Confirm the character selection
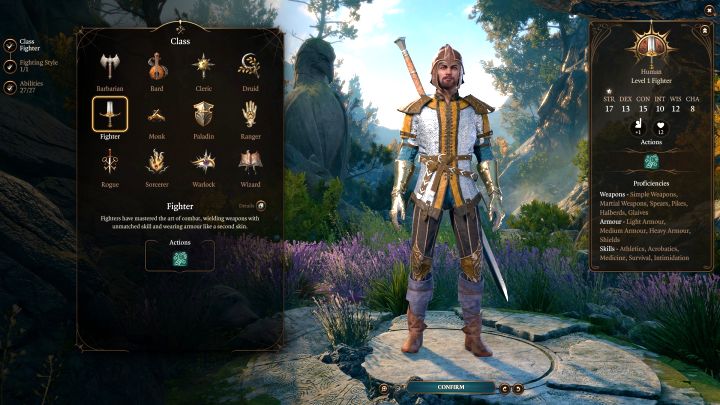Image resolution: width=720 pixels, height=405 pixels. [451, 387]
